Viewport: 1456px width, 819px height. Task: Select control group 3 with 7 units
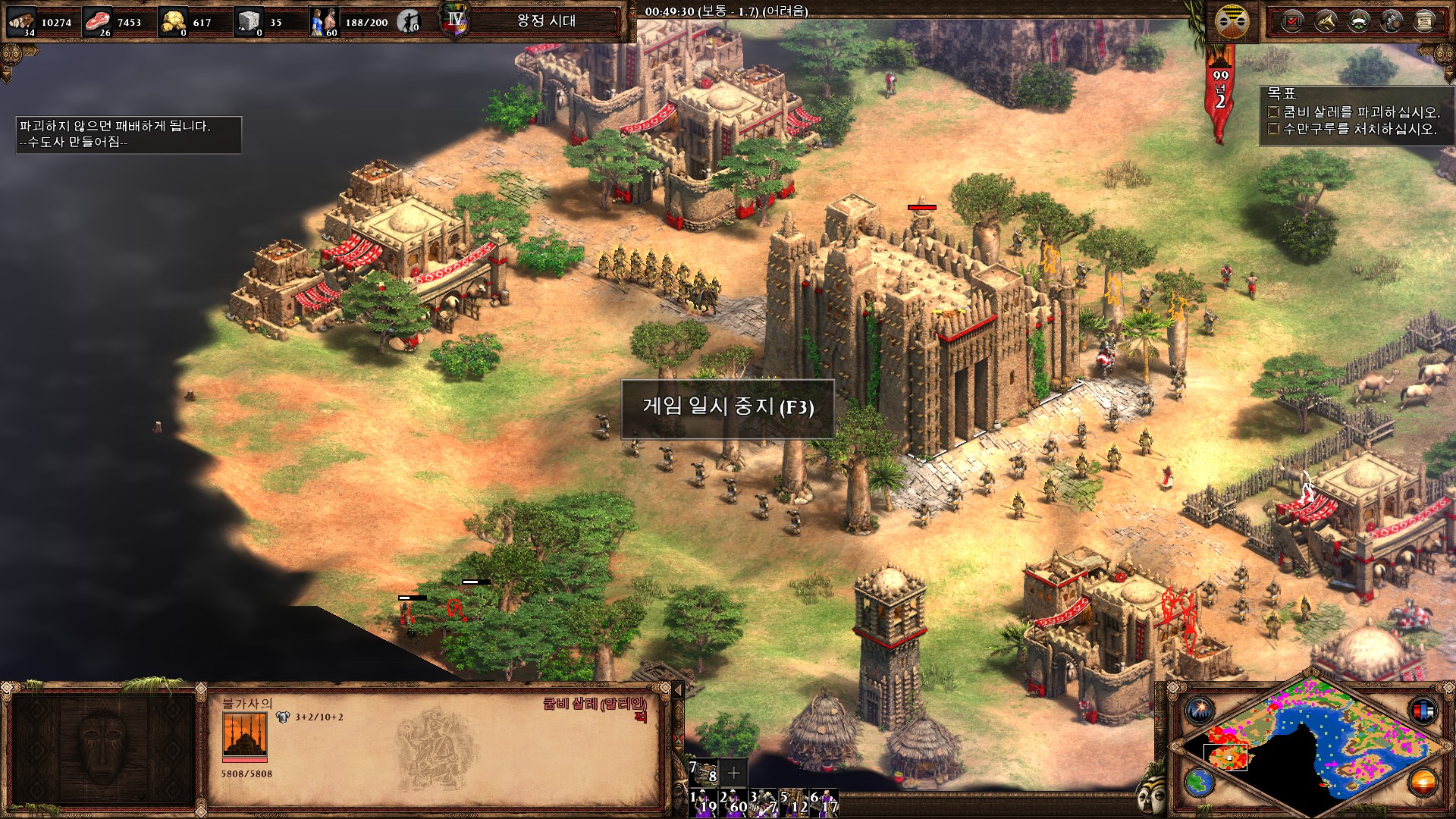[763, 803]
